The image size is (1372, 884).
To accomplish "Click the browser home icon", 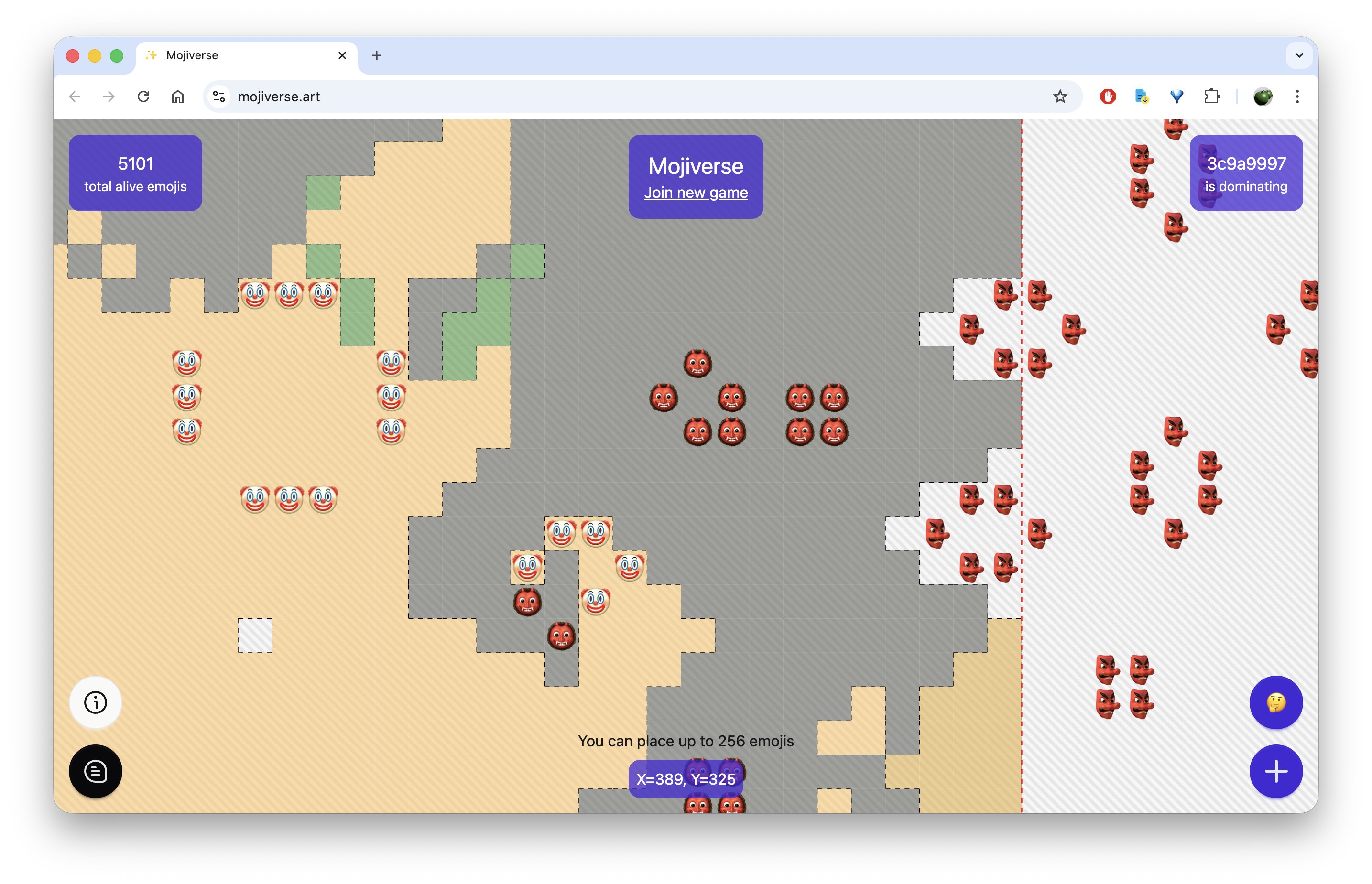I will point(177,97).
